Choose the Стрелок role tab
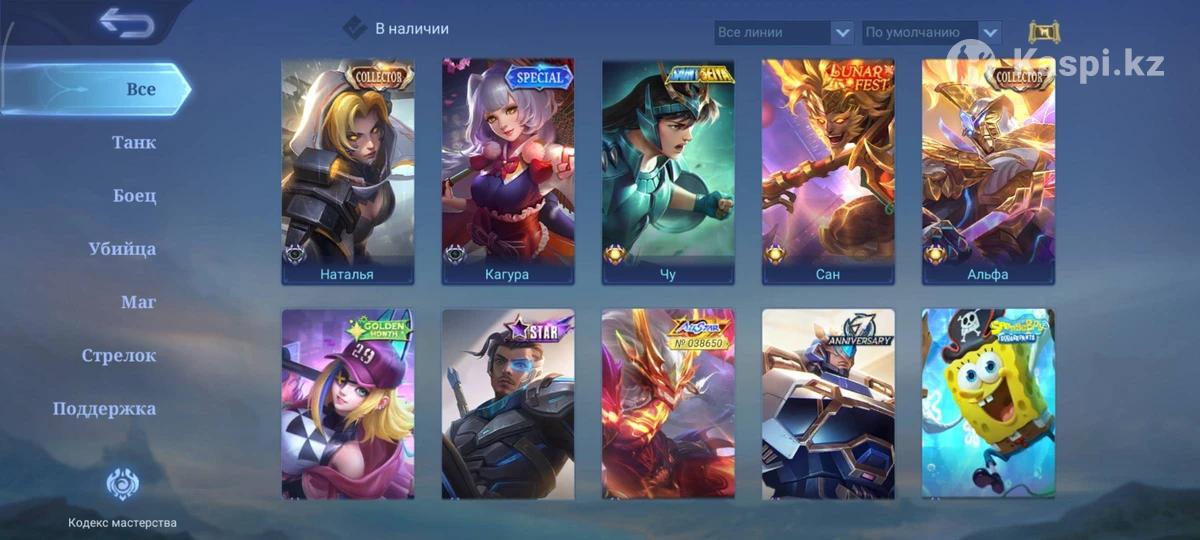Viewport: 1200px width, 540px height. (x=119, y=355)
